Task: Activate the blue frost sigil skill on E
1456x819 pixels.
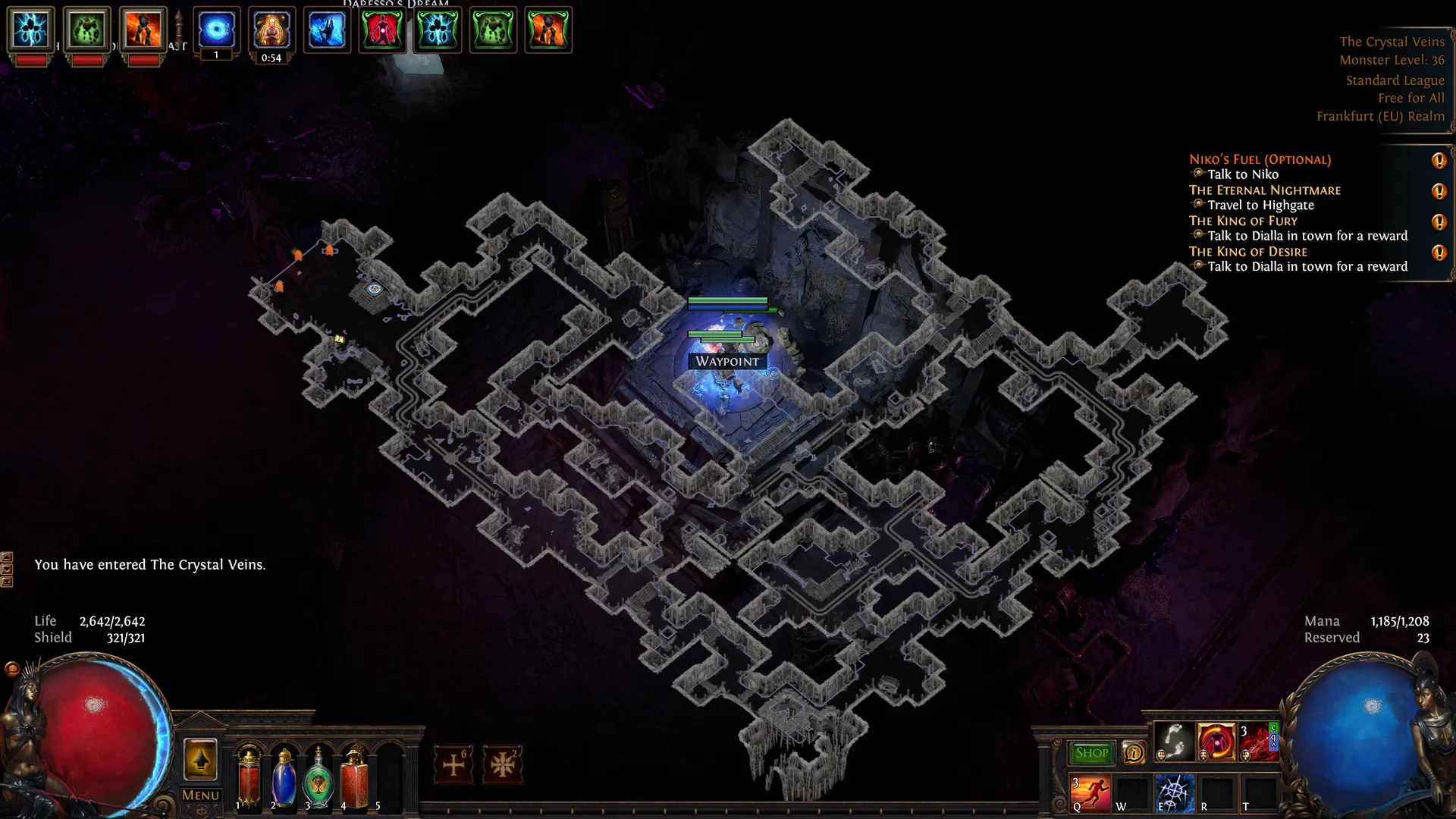Action: point(1174,792)
